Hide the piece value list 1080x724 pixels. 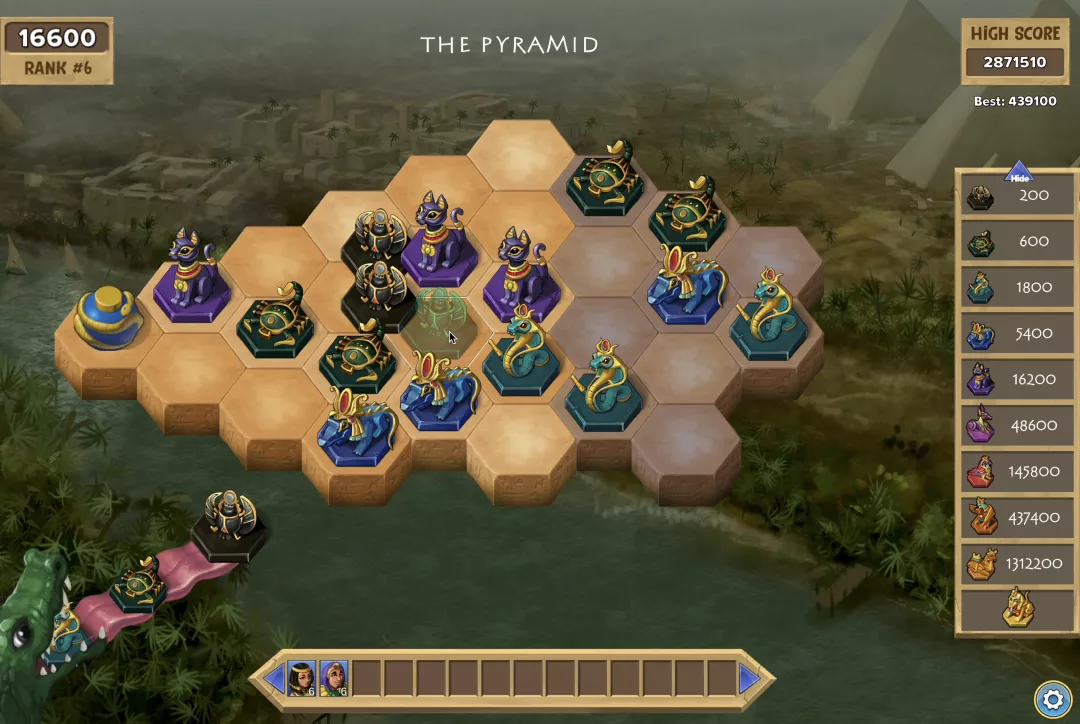click(1018, 173)
